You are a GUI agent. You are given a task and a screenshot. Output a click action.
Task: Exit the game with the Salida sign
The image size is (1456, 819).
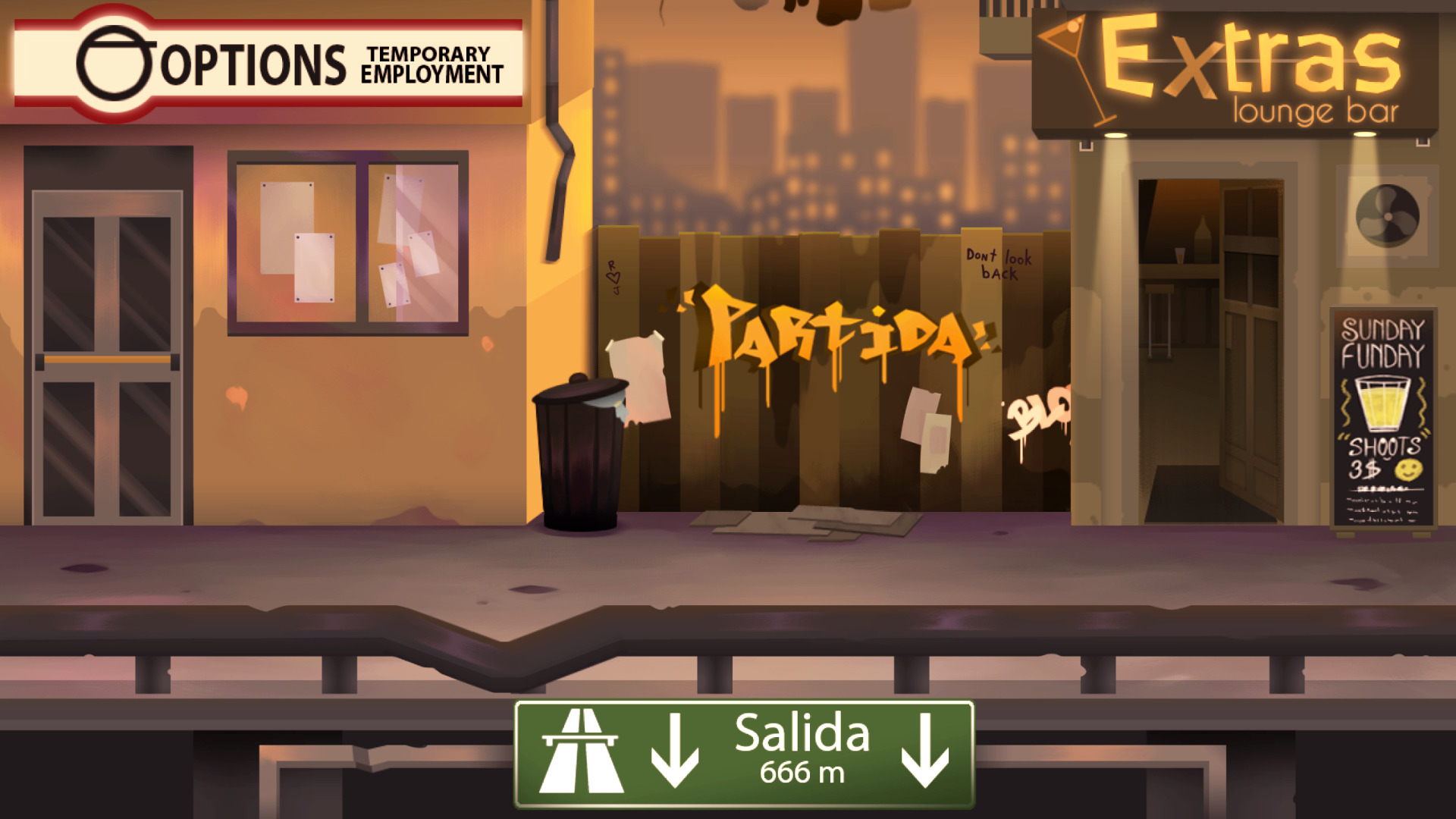[x=744, y=754]
